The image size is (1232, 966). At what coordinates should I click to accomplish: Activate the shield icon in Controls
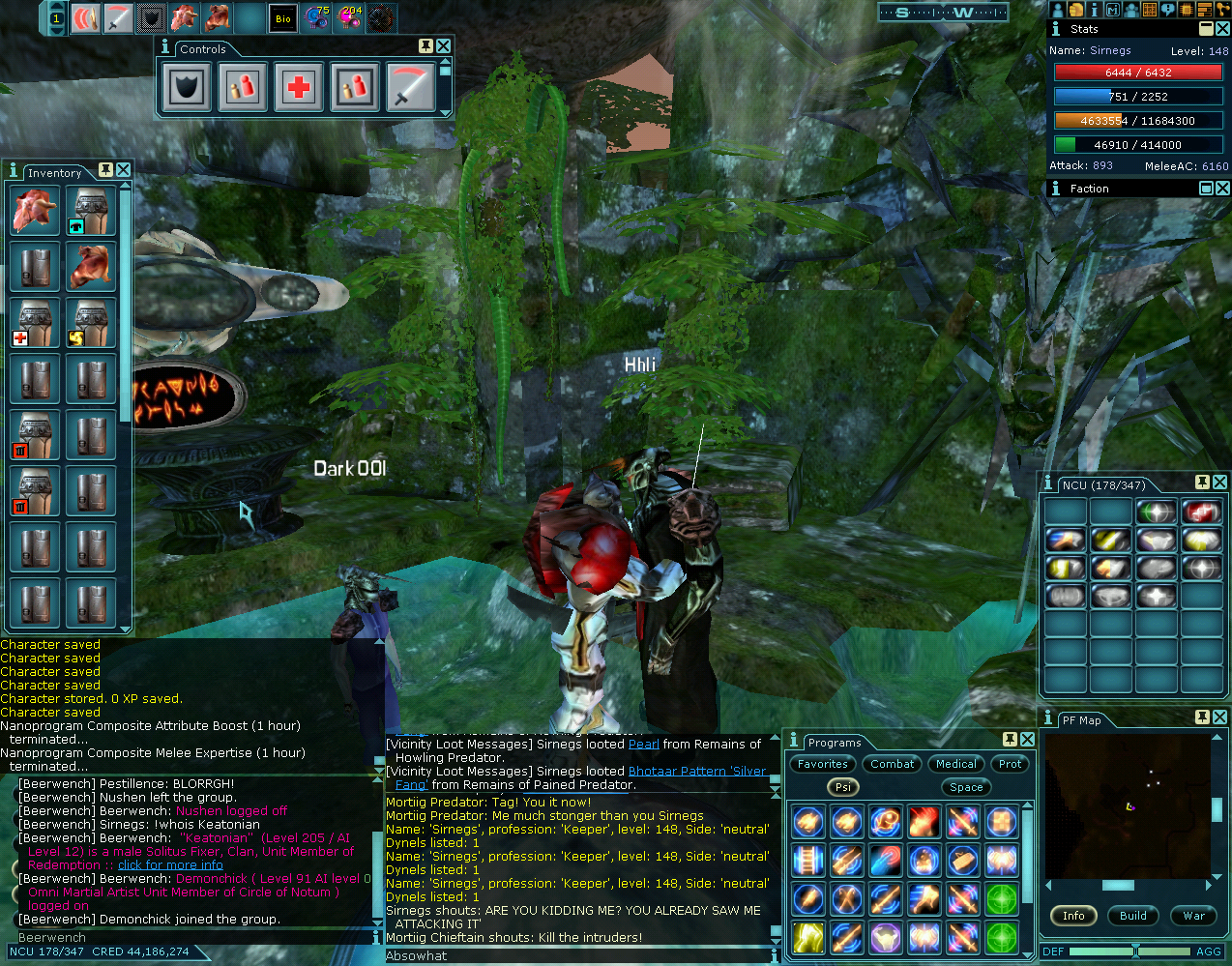tap(187, 88)
